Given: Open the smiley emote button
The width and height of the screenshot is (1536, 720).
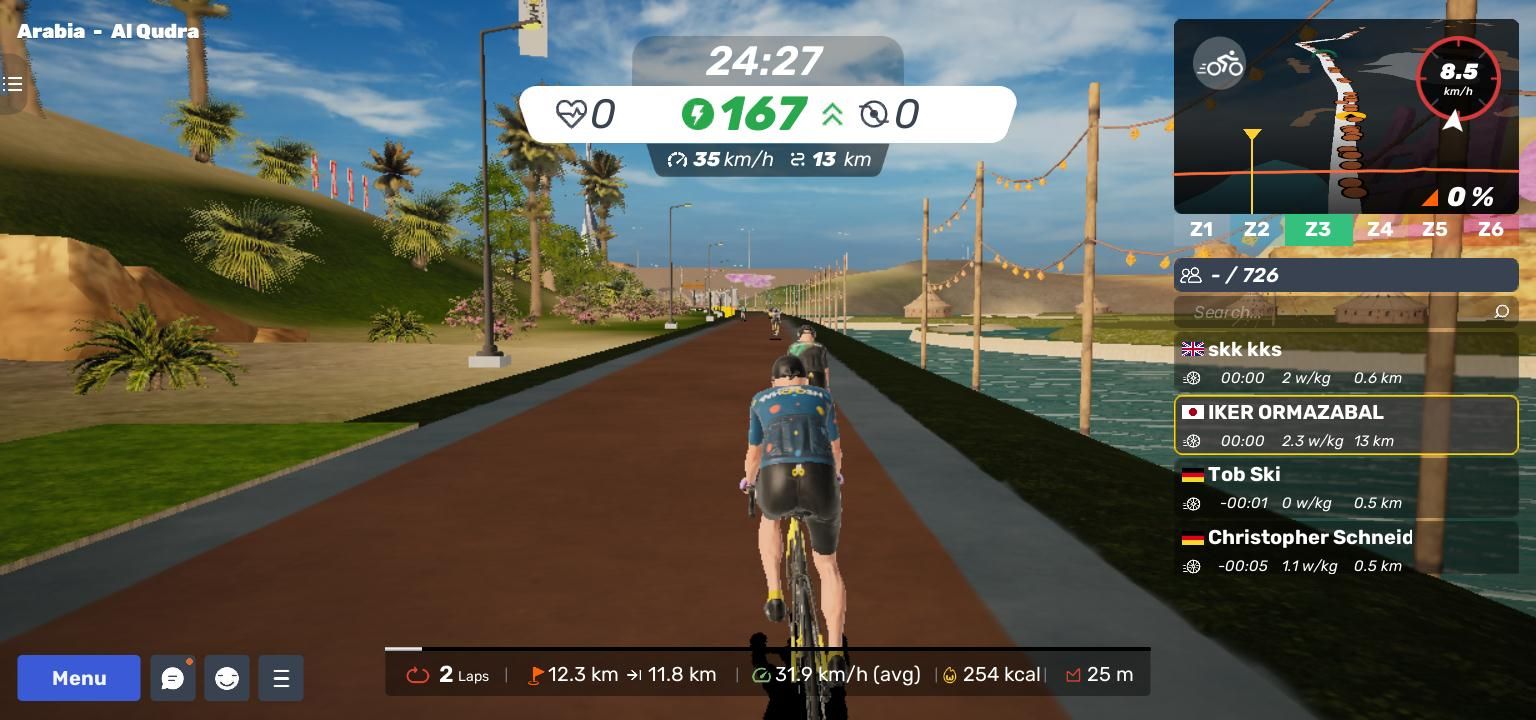Looking at the screenshot, I should pos(227,678).
